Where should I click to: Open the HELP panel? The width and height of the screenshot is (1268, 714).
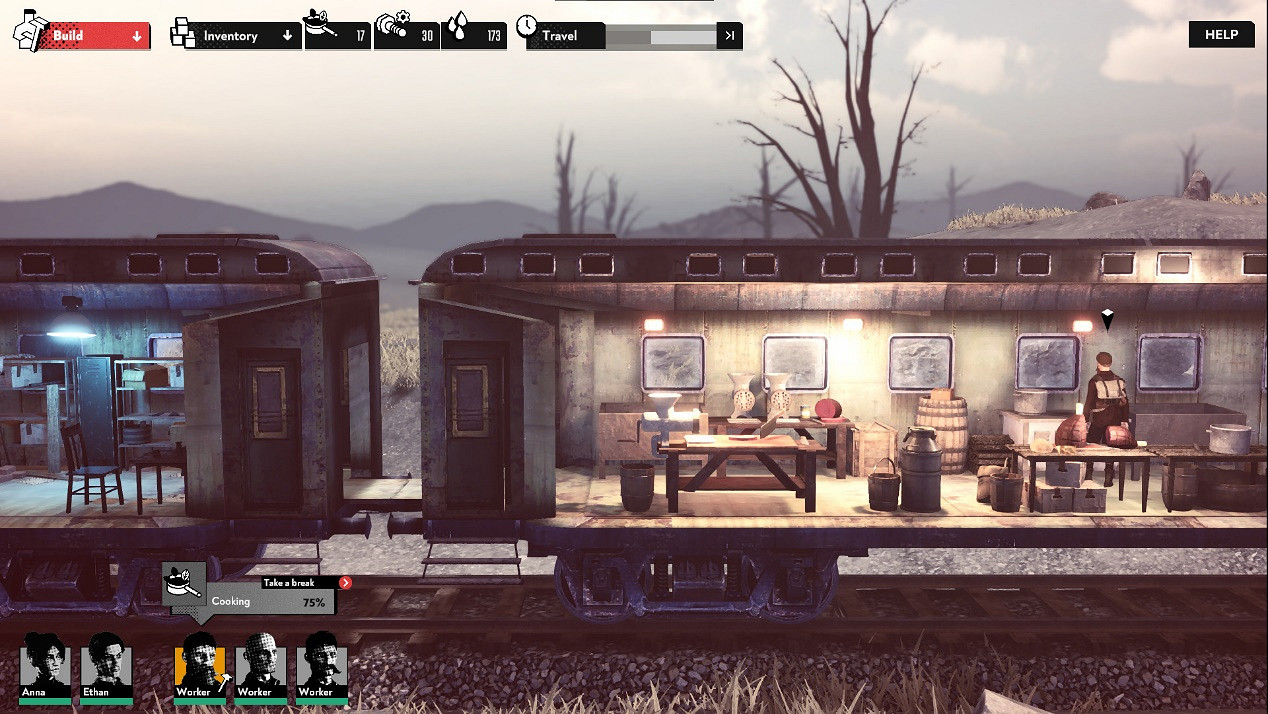1221,34
